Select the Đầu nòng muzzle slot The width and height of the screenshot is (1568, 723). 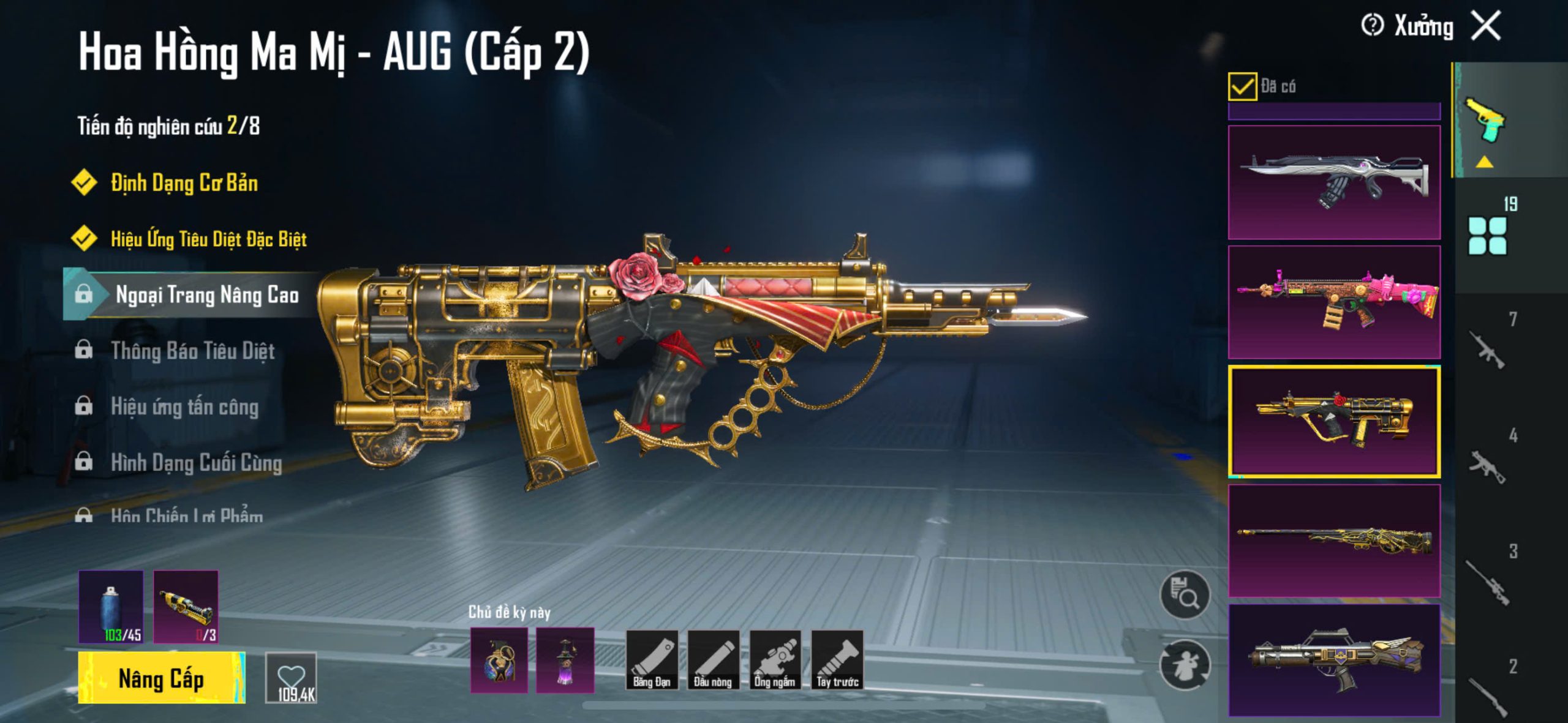click(x=713, y=660)
